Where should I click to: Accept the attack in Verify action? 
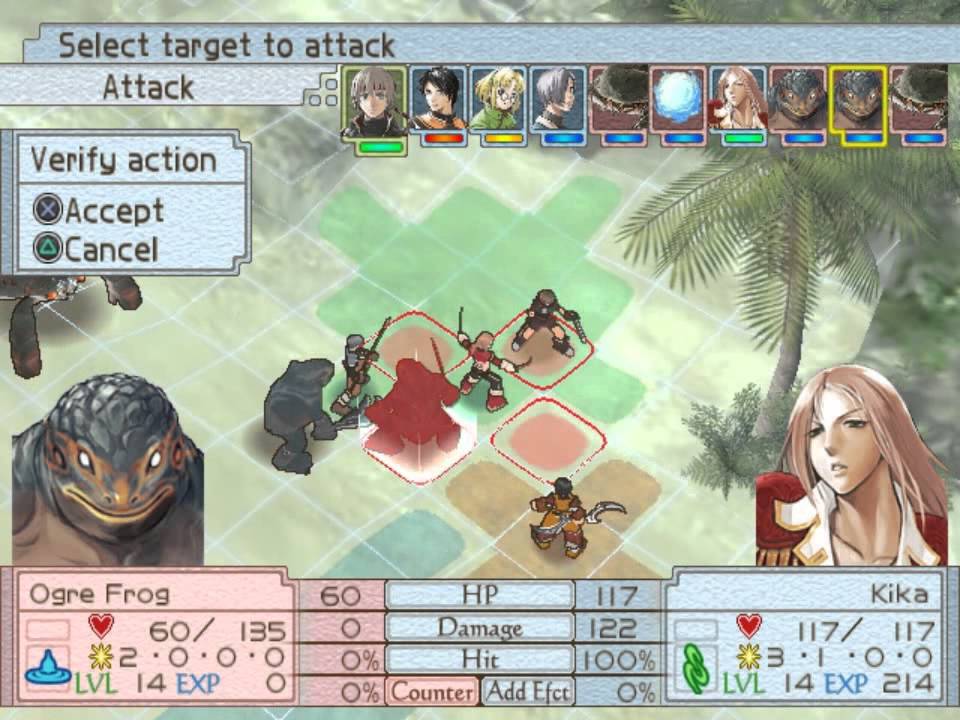[100, 211]
